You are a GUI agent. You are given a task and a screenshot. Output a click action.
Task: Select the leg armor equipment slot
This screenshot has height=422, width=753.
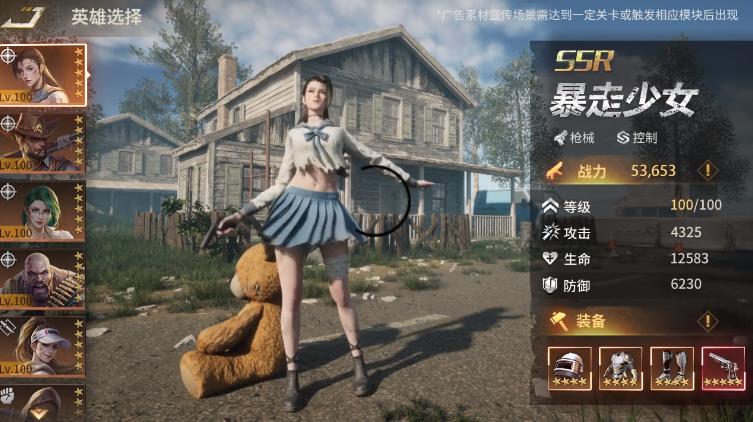pos(672,368)
